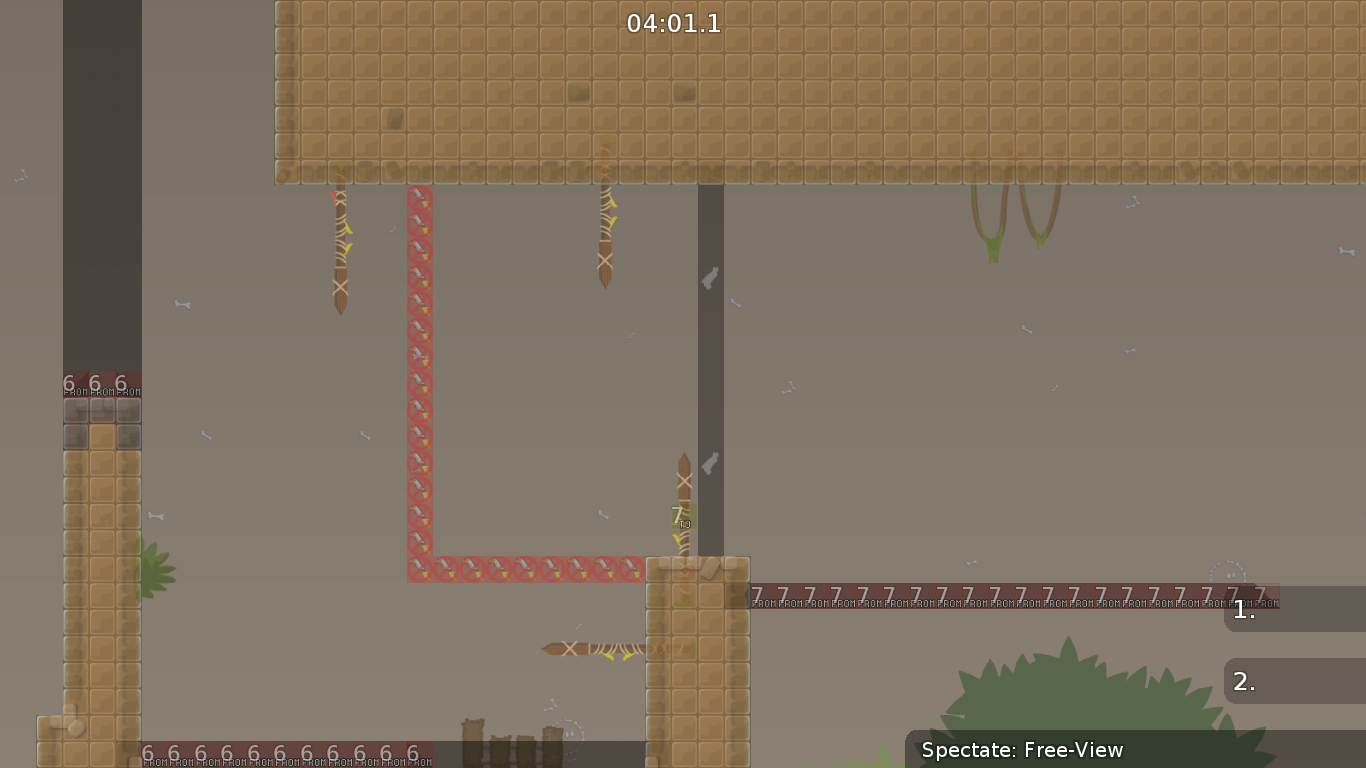The width and height of the screenshot is (1366, 768).
Task: Click the race timer showing 04:01.1
Action: point(672,24)
